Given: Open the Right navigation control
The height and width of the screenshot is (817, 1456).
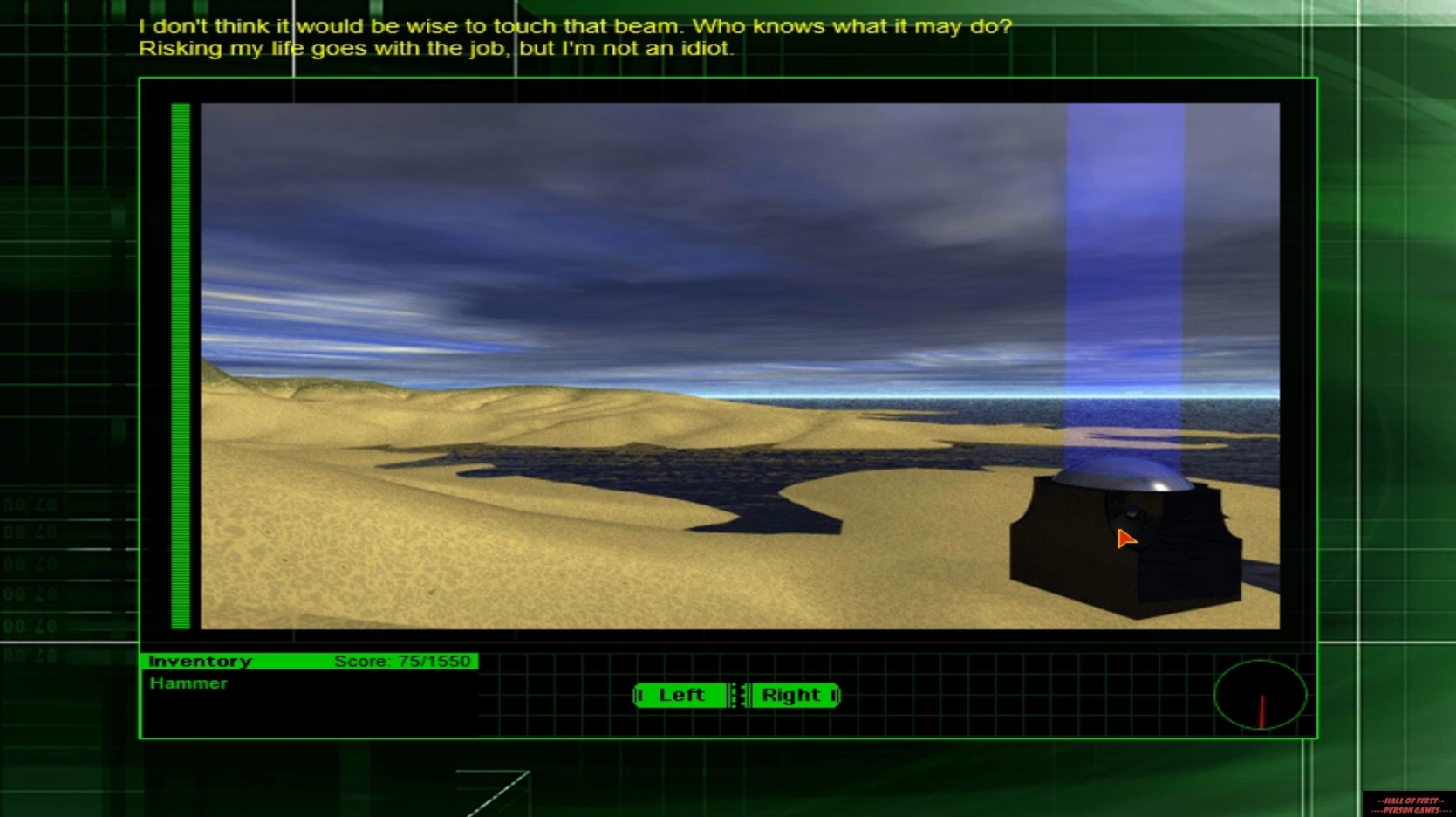Looking at the screenshot, I should point(791,696).
